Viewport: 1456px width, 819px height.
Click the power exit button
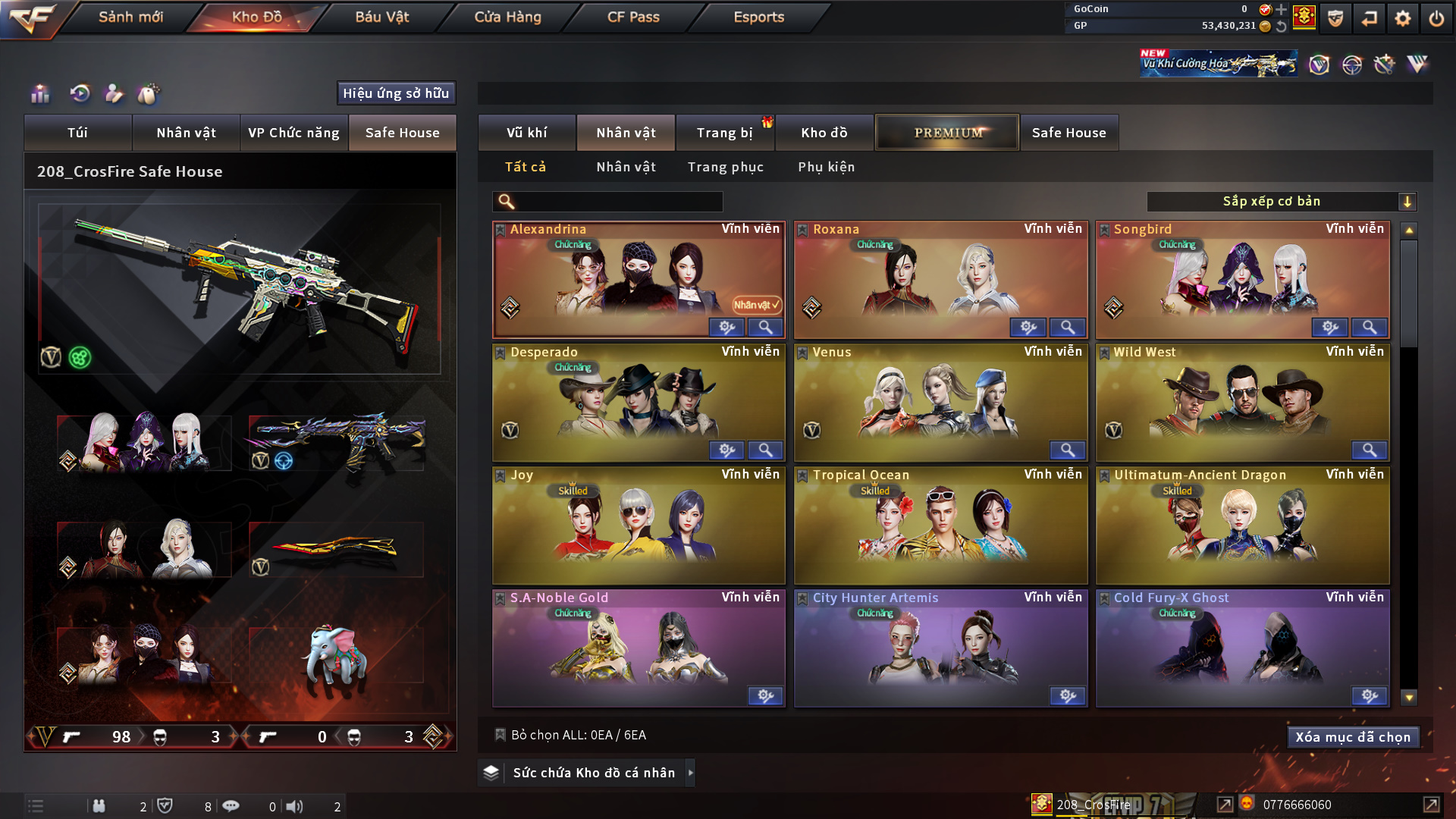[1436, 18]
